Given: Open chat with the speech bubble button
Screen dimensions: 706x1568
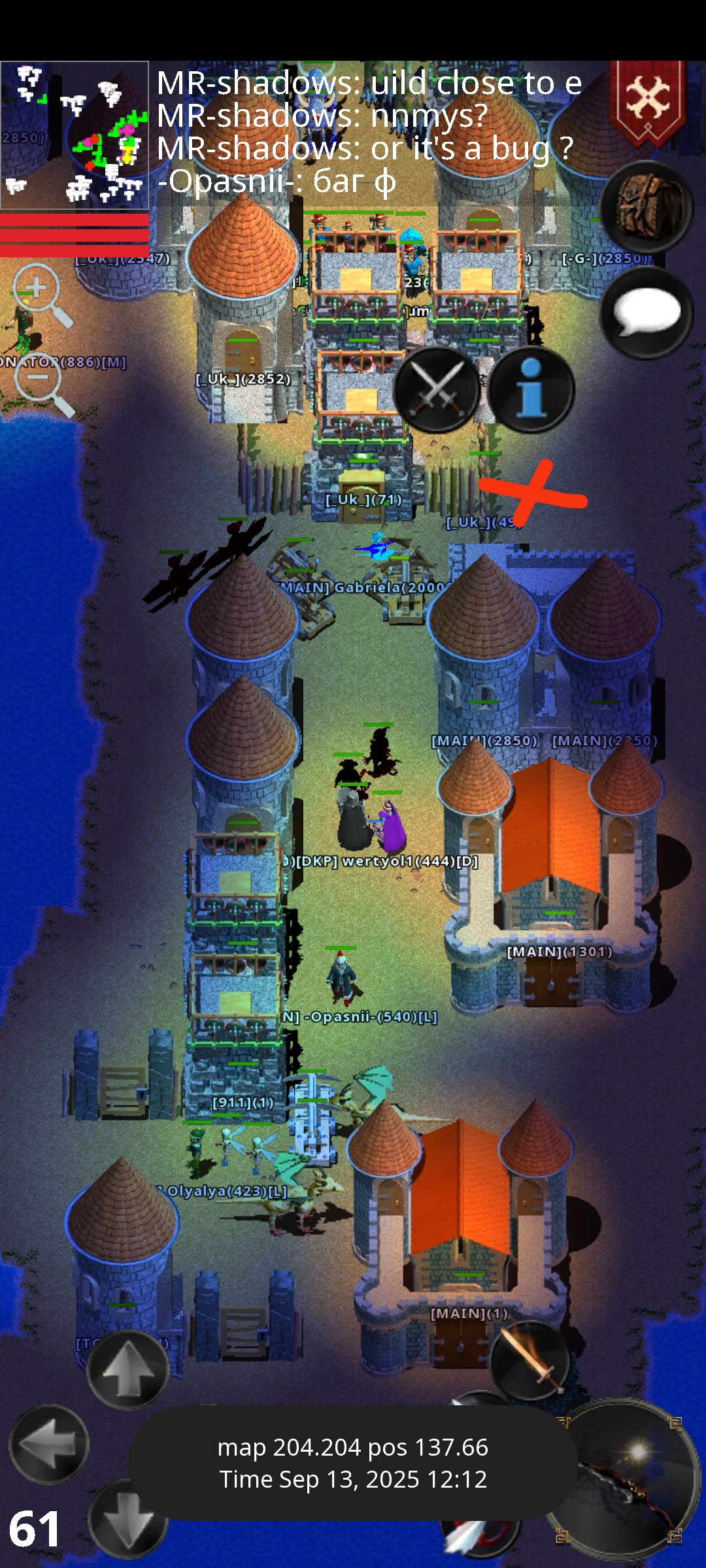Looking at the screenshot, I should coord(646,312).
